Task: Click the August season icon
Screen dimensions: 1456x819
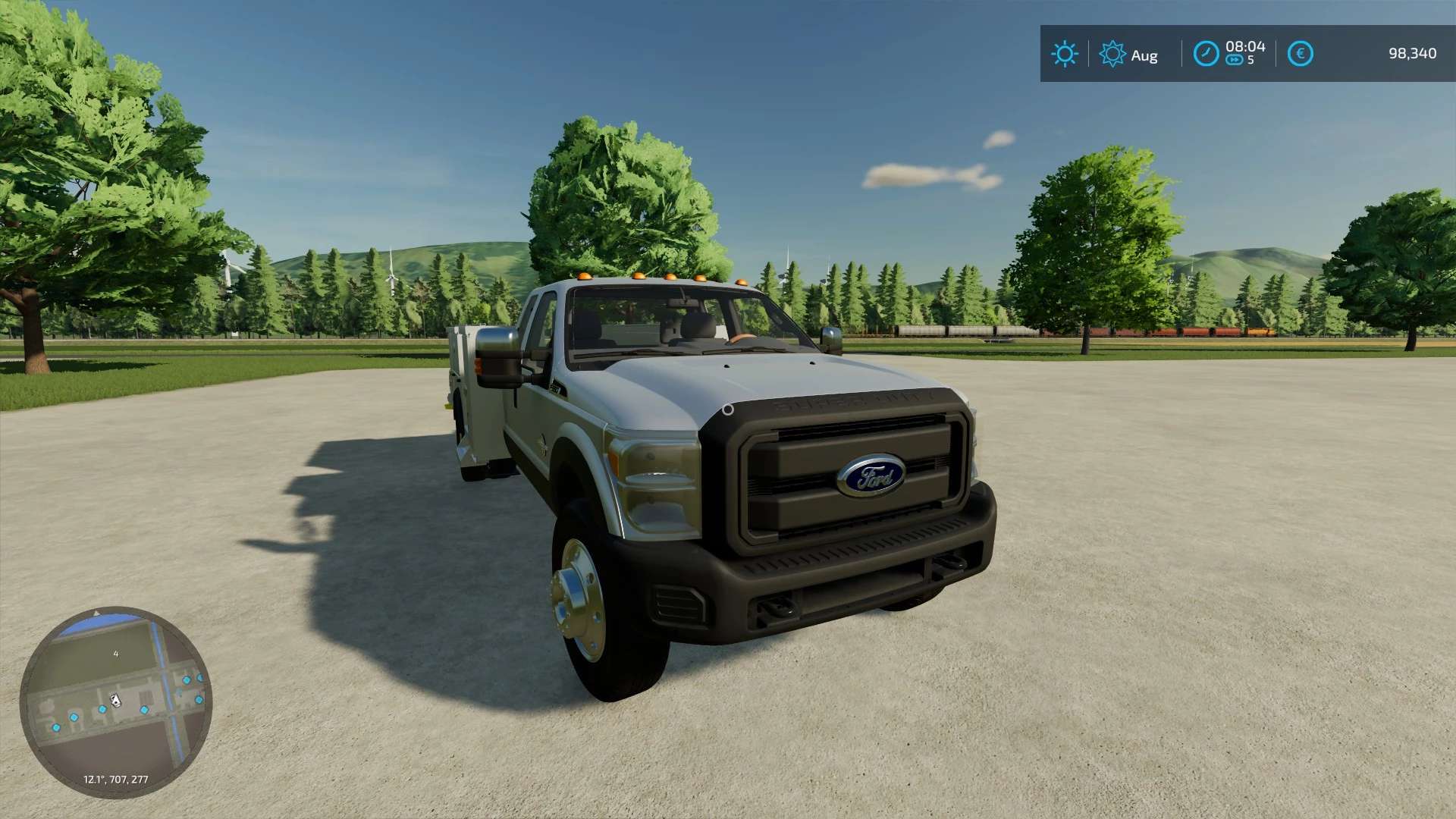Action: point(1112,54)
